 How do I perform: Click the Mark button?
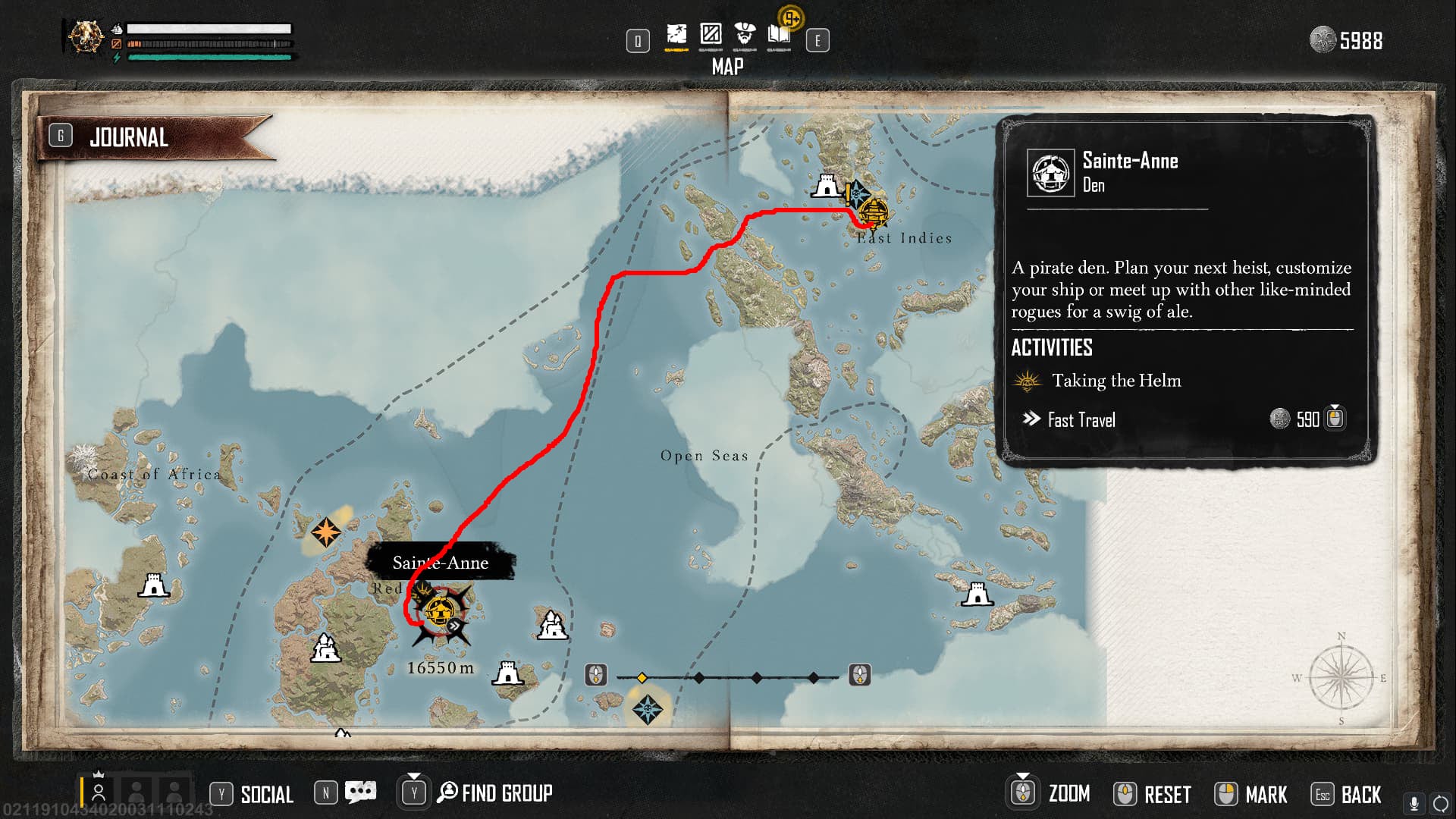1266,794
